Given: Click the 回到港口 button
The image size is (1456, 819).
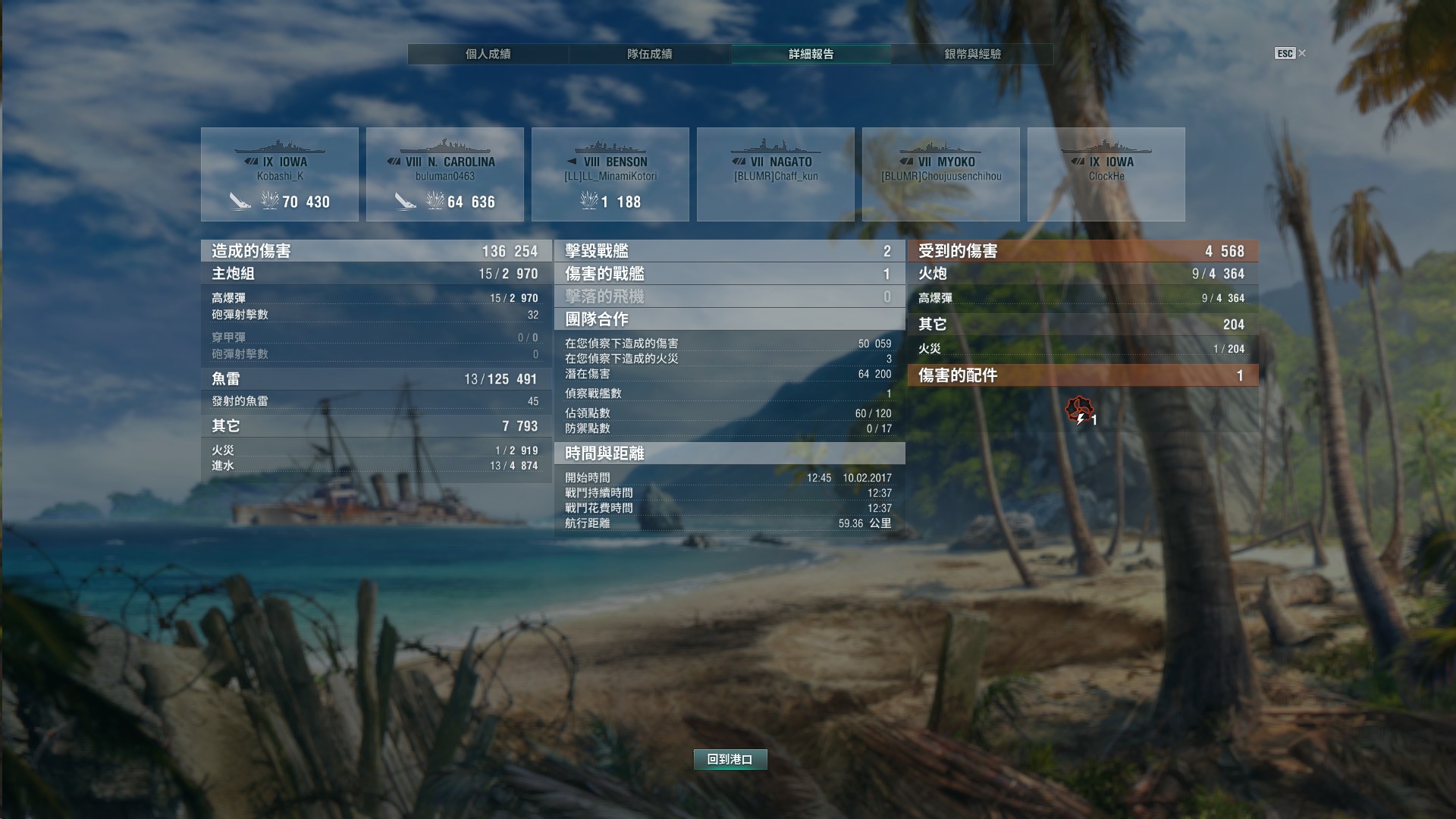Looking at the screenshot, I should coord(730,759).
